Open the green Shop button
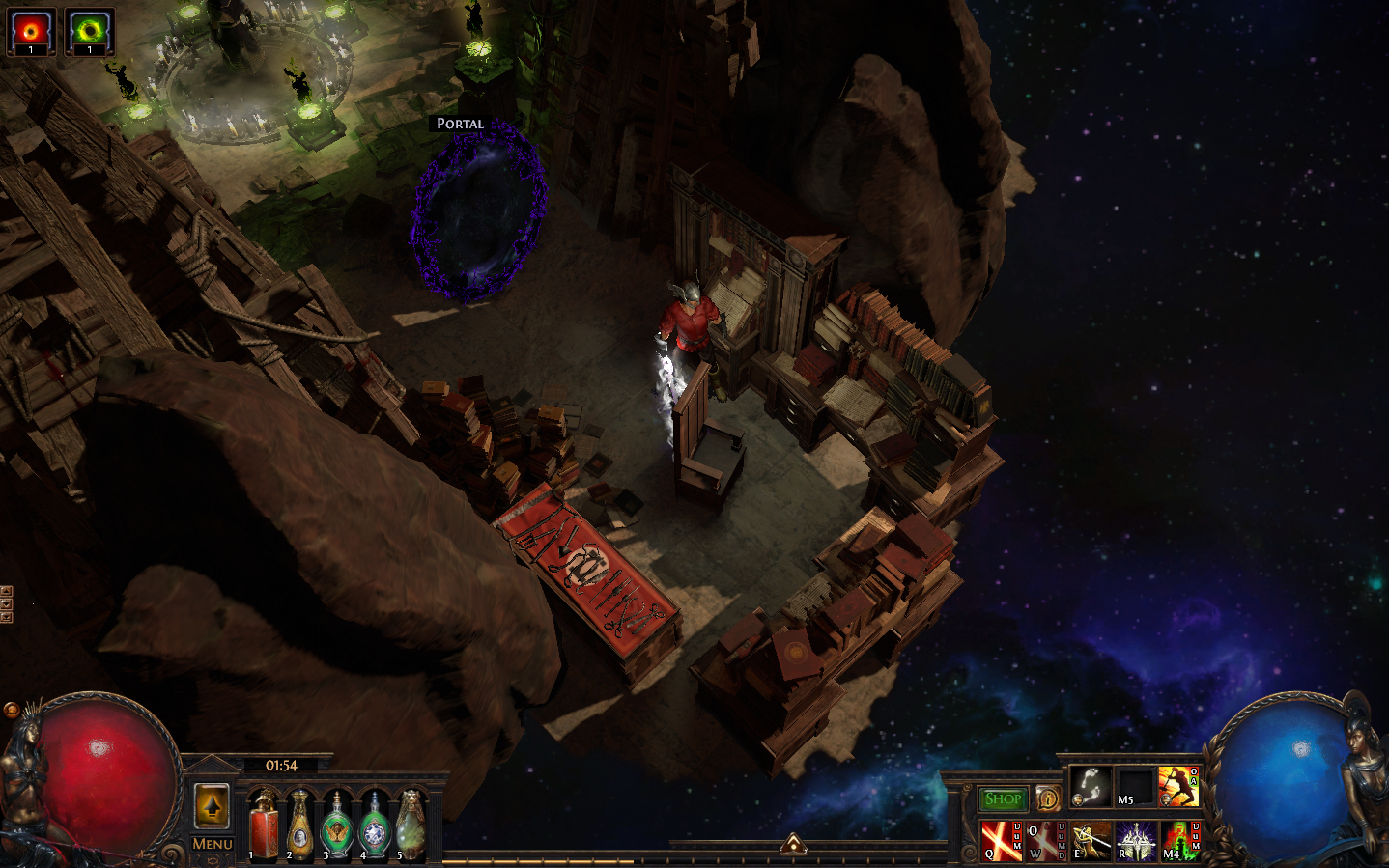 [x=1003, y=798]
